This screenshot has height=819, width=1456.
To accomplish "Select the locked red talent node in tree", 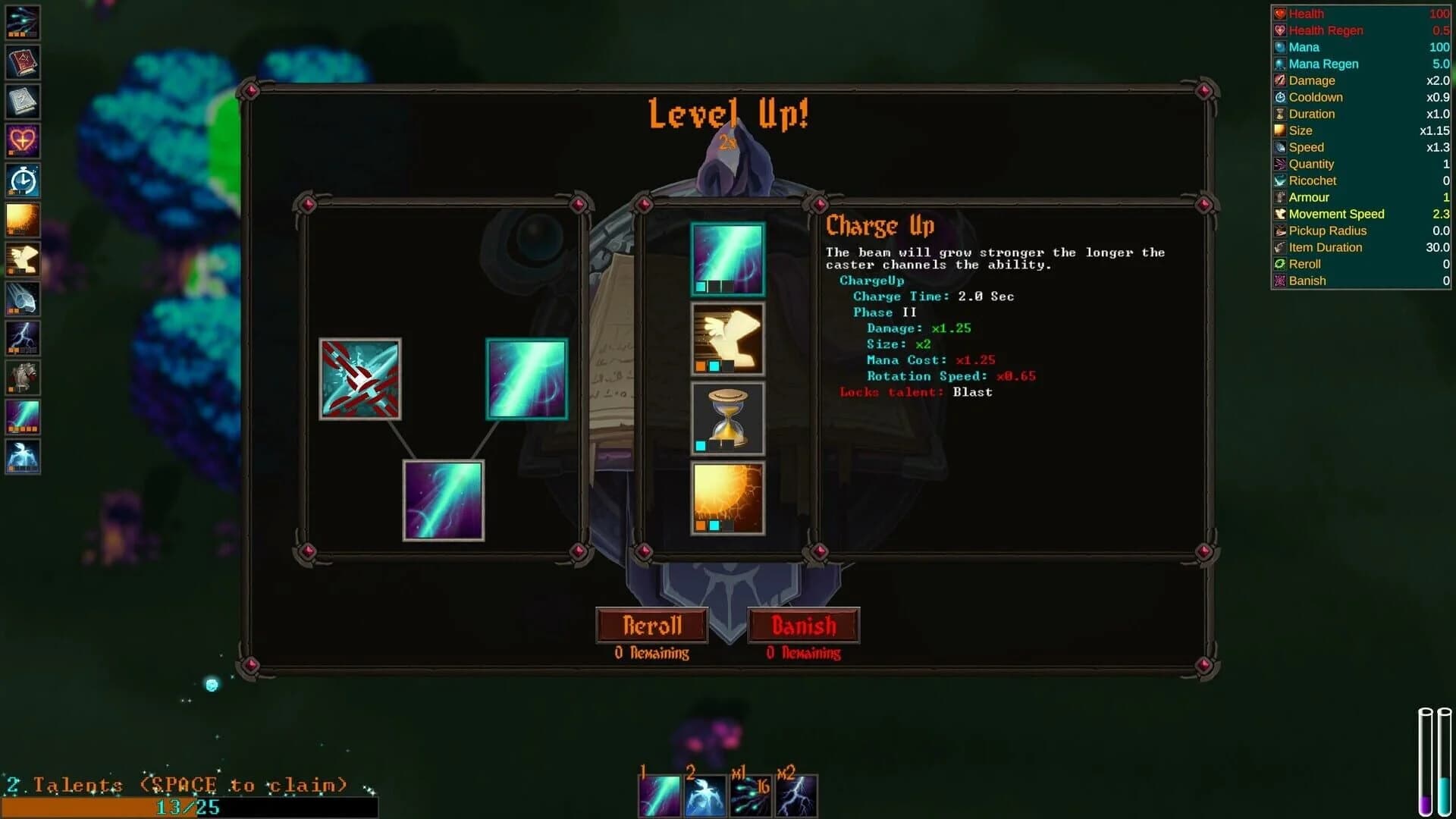I will 360,379.
